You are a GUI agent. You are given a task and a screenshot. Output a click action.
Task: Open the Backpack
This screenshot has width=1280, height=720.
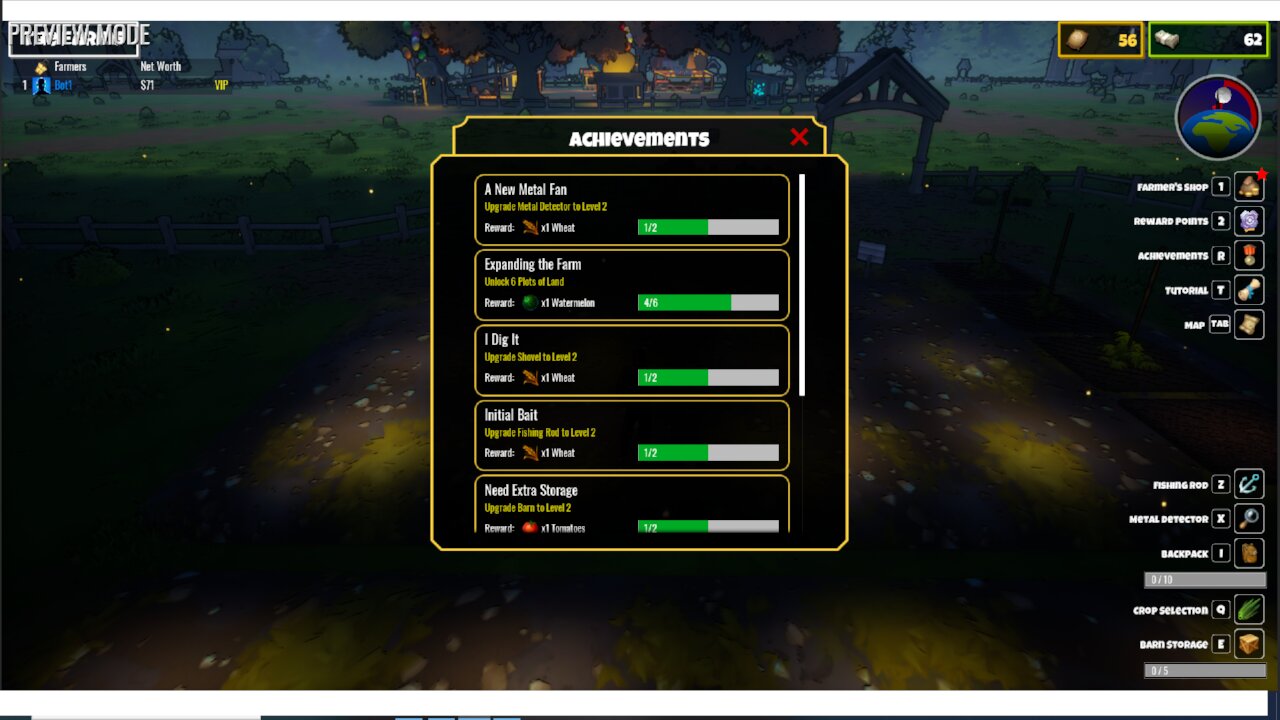(1249, 553)
